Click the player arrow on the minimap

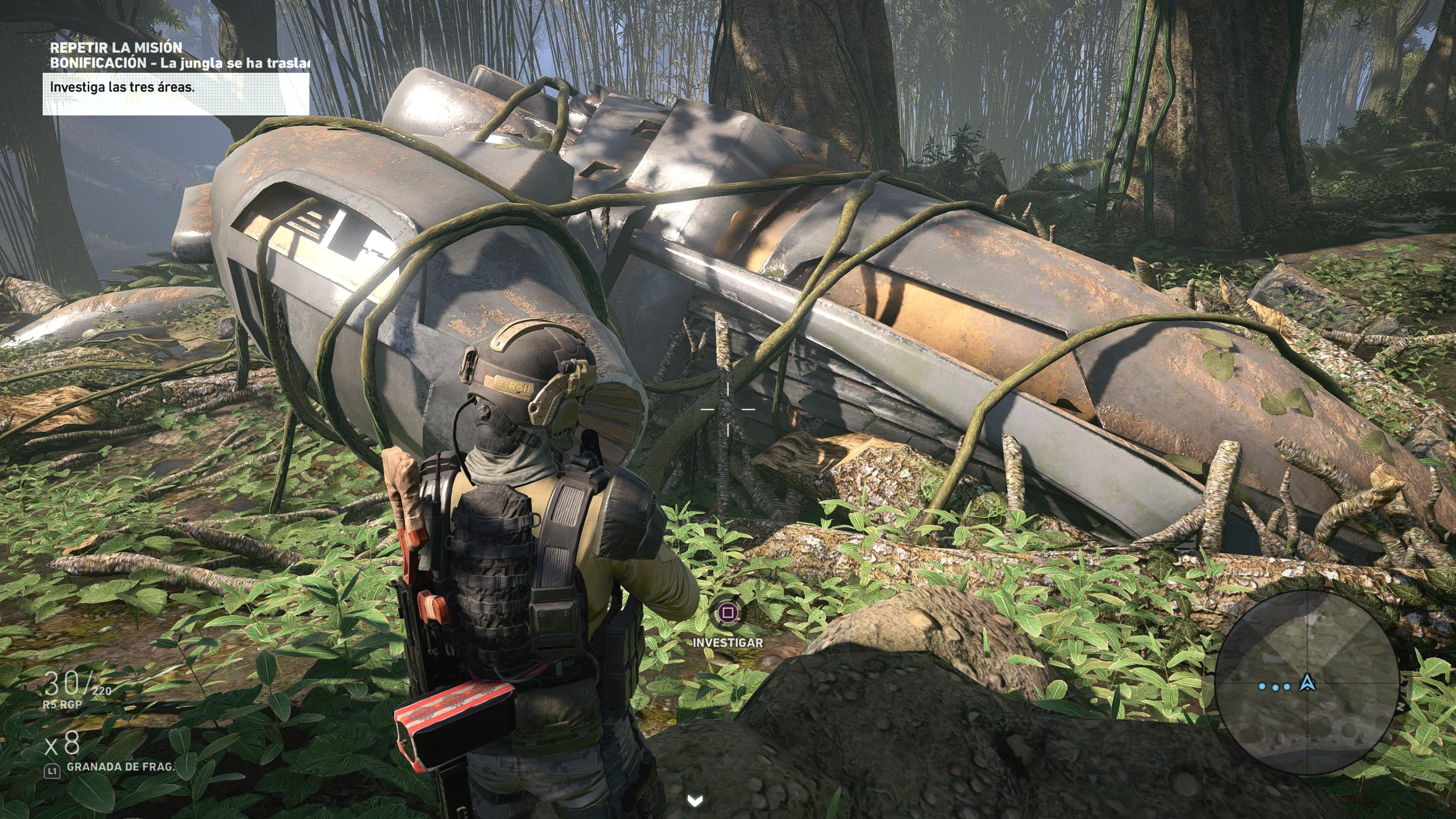click(x=1307, y=684)
